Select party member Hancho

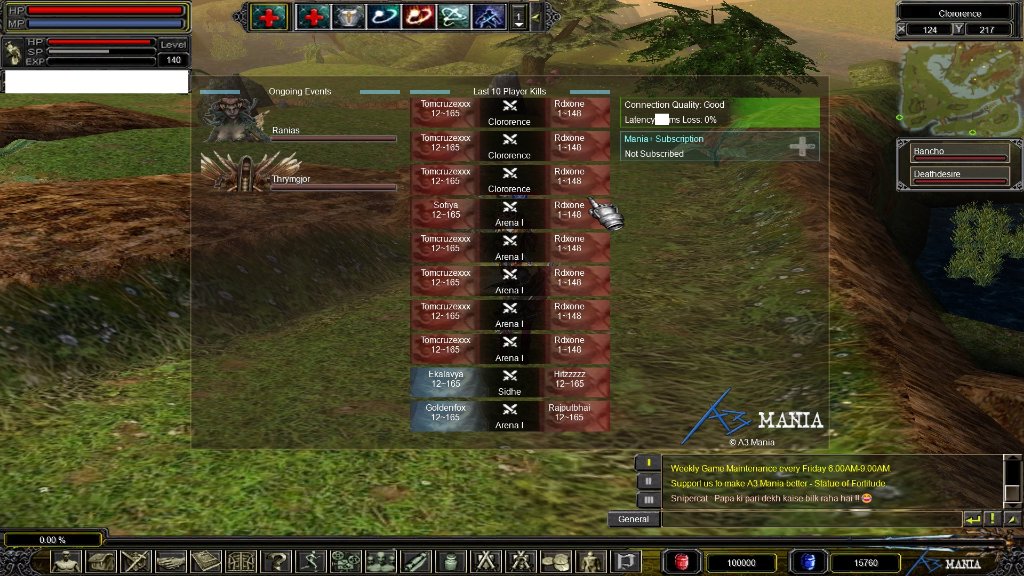958,153
